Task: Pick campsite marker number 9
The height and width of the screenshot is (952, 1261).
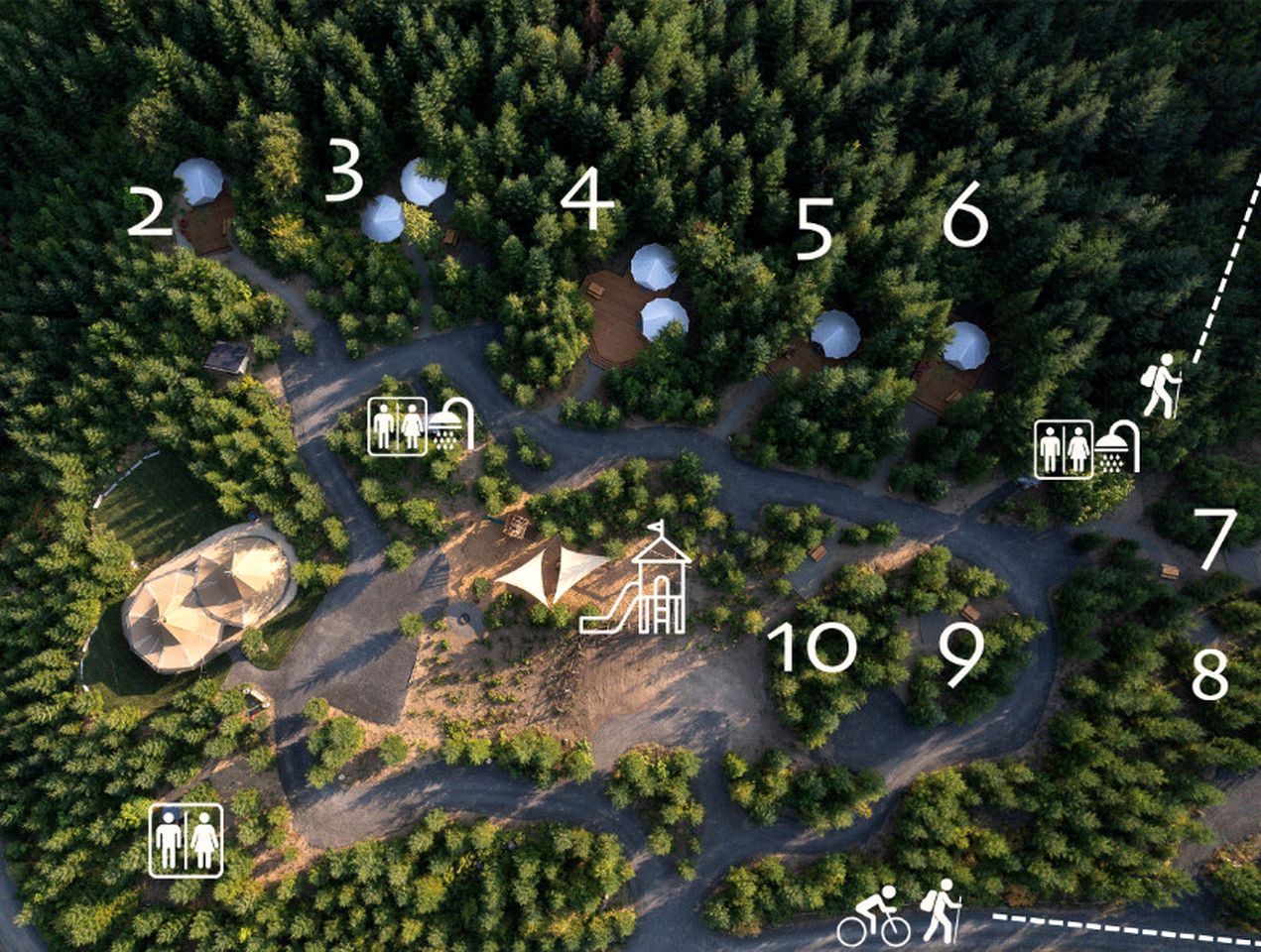Action: (960, 654)
